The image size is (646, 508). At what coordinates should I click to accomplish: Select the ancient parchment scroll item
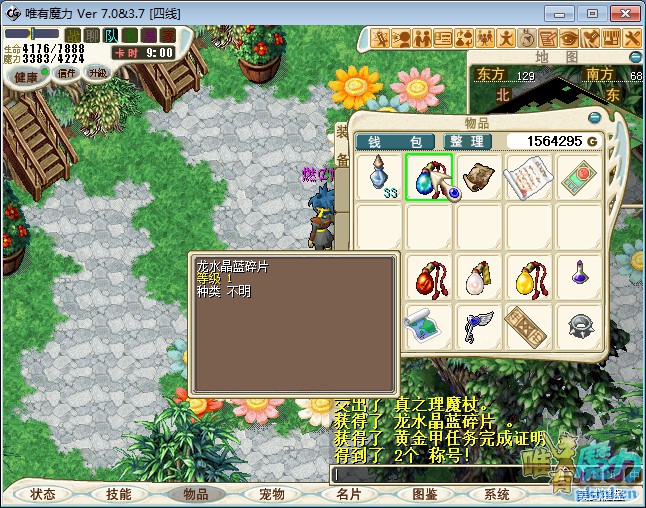pyautogui.click(x=479, y=176)
